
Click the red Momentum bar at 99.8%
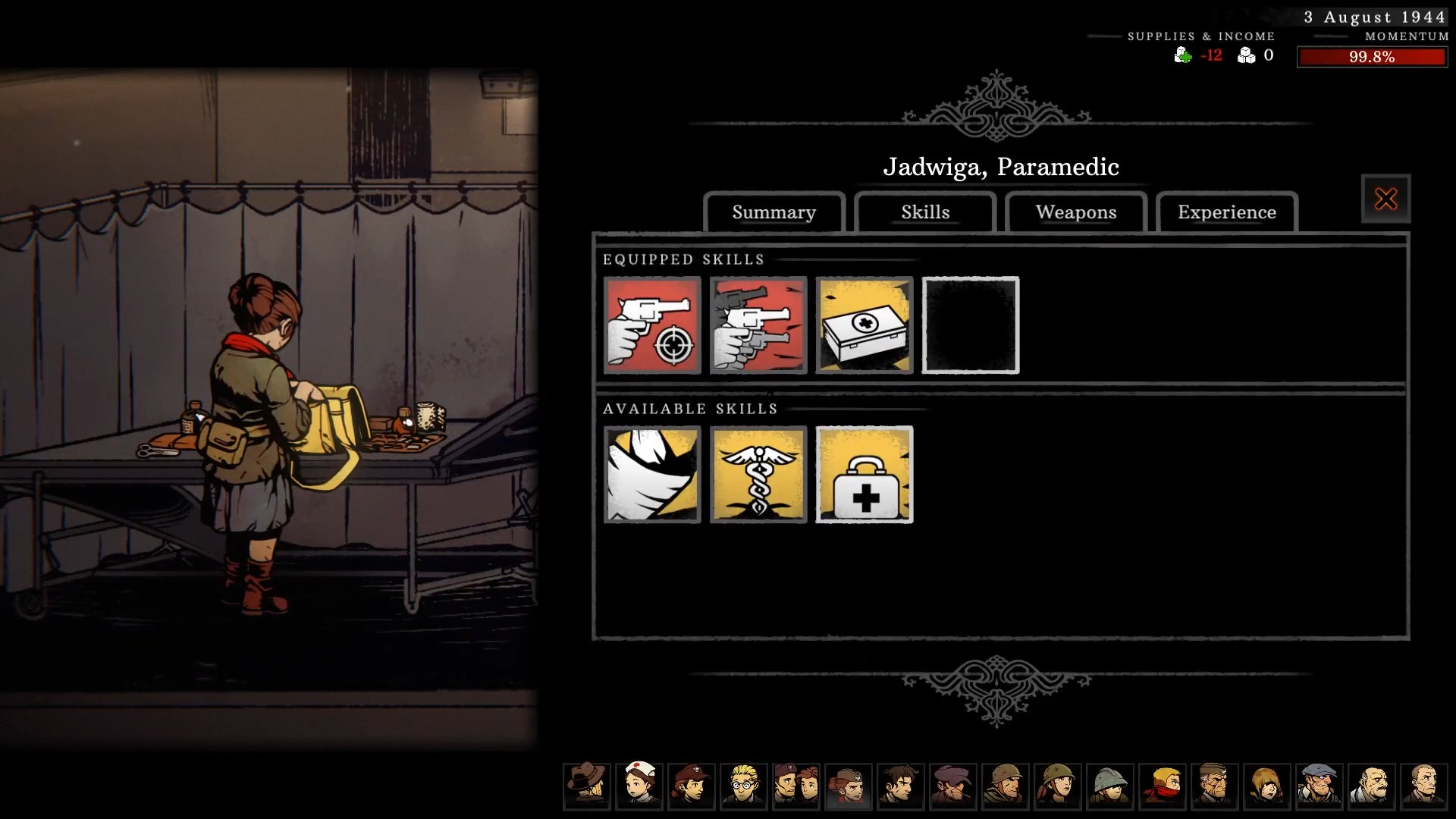[x=1373, y=55]
